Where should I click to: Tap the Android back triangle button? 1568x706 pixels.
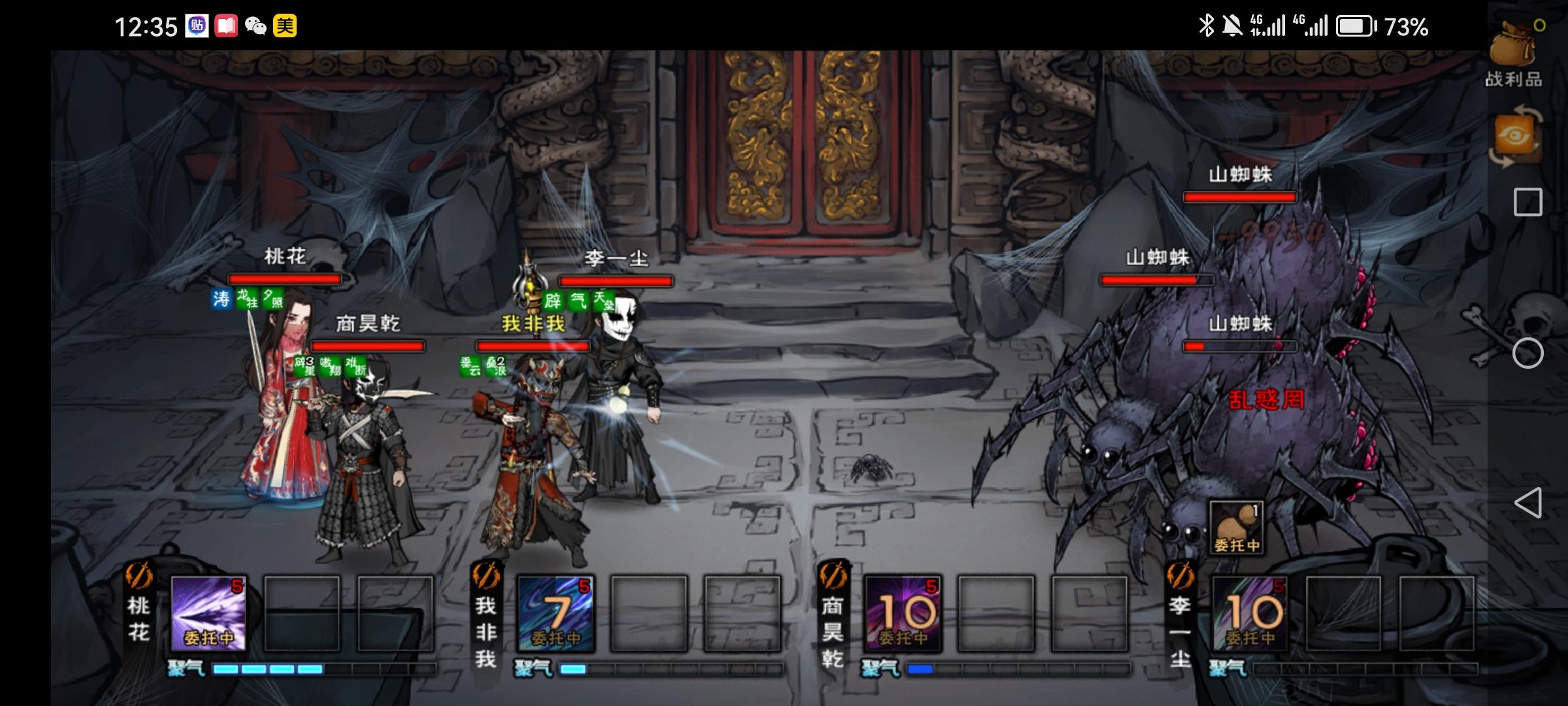[x=1527, y=503]
